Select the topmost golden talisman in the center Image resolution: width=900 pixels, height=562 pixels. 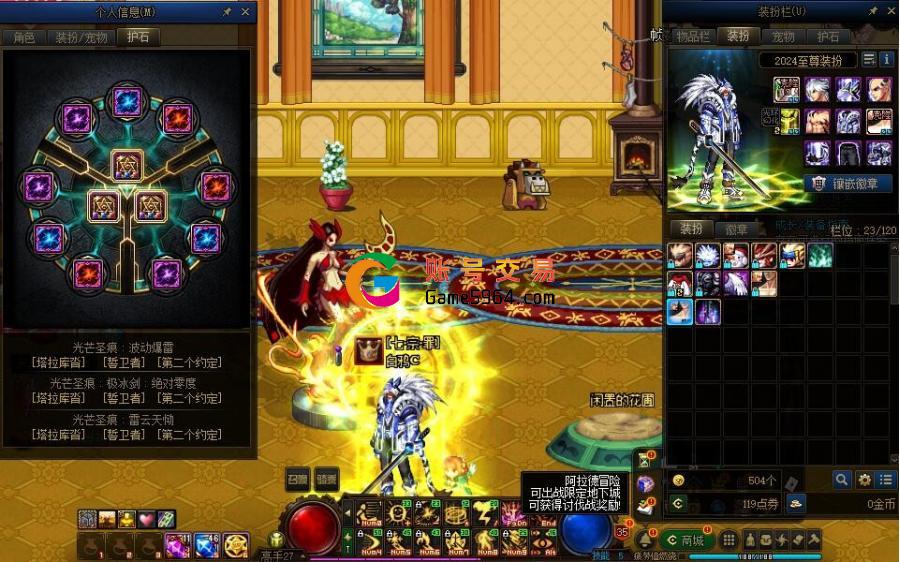pyautogui.click(x=127, y=165)
